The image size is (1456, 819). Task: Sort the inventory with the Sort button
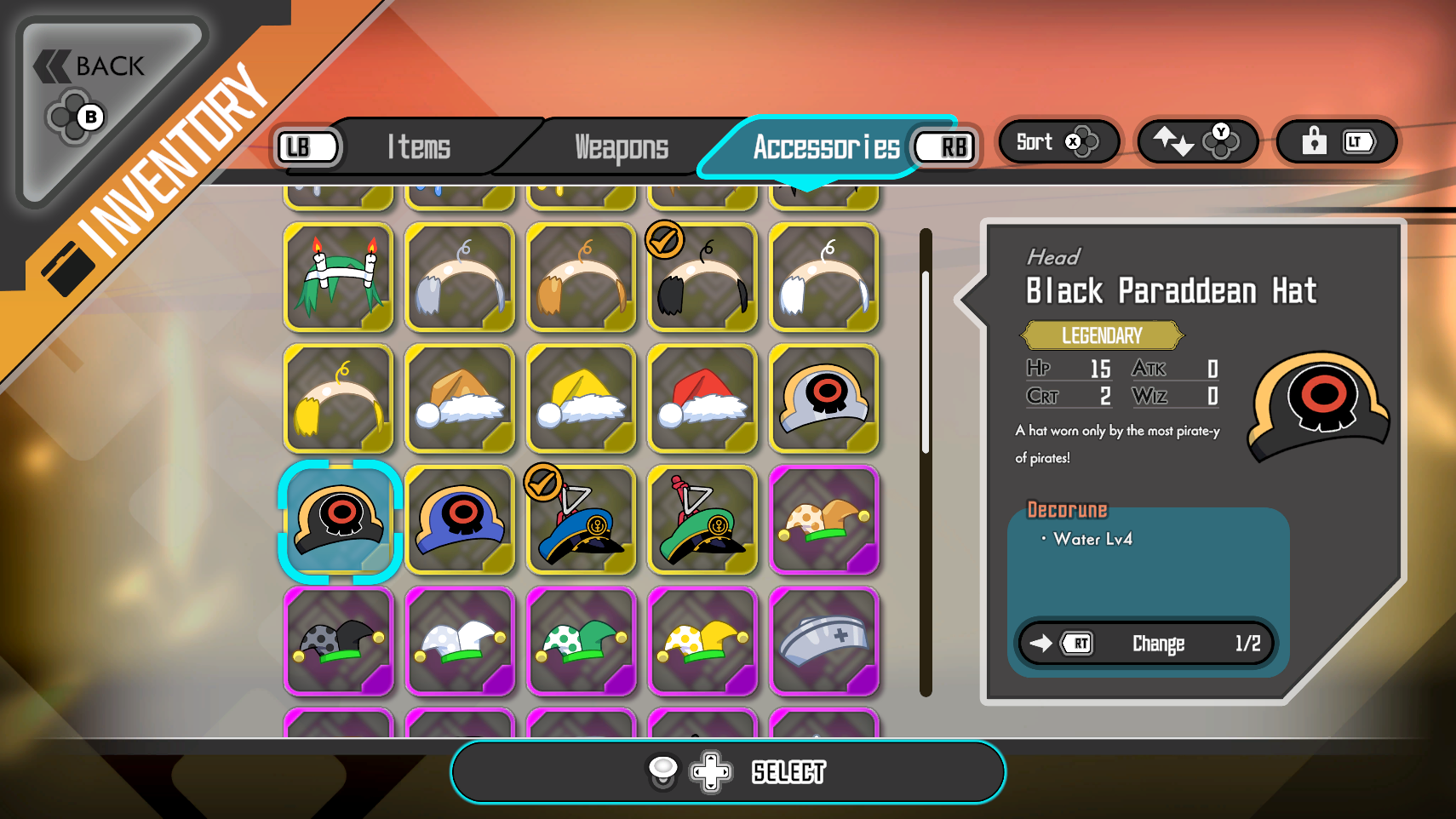point(1057,142)
